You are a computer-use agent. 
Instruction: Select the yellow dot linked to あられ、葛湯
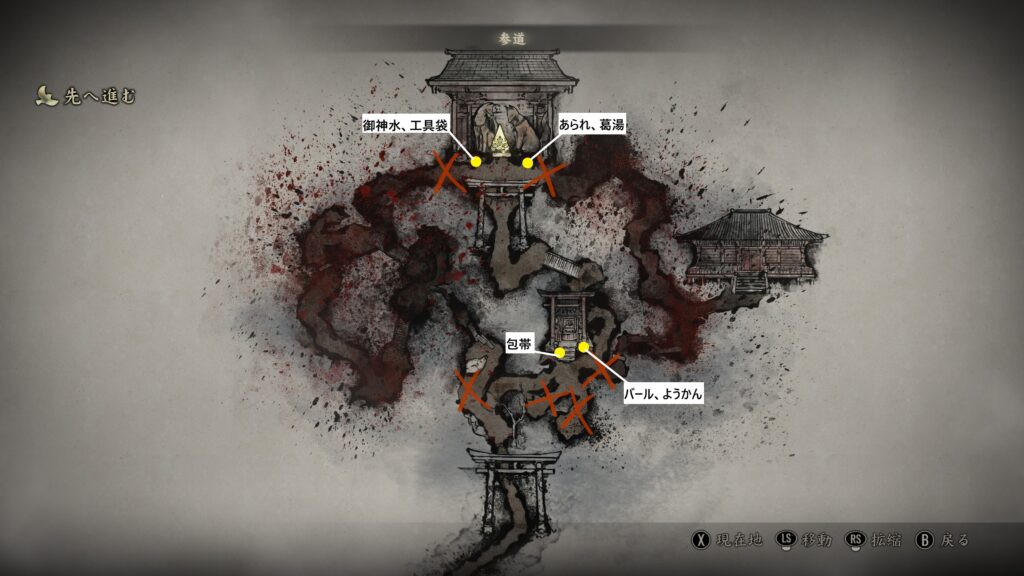coord(528,163)
